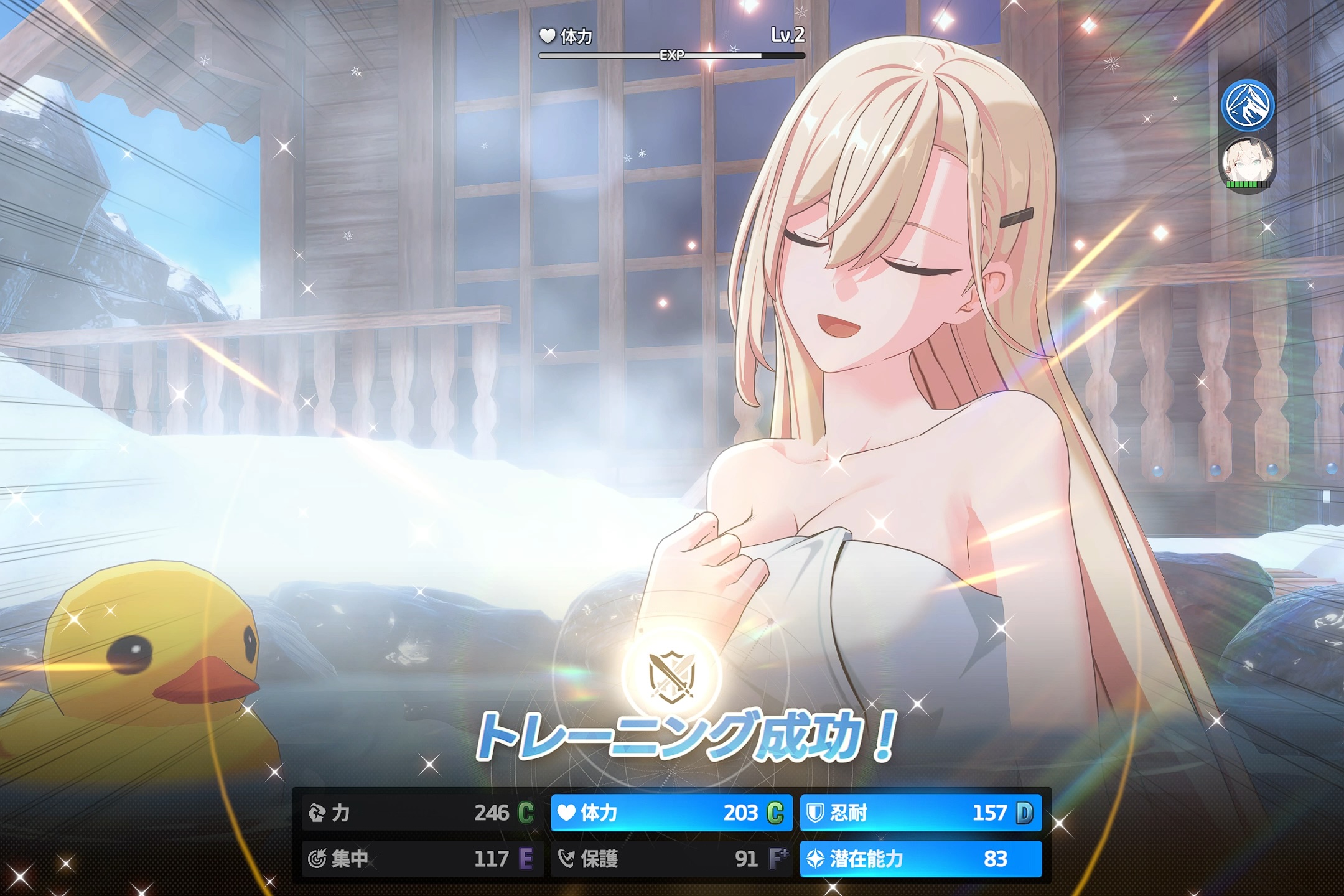The width and height of the screenshot is (1344, 896).
Task: Click the 体力 label at the top center
Action: (x=579, y=36)
